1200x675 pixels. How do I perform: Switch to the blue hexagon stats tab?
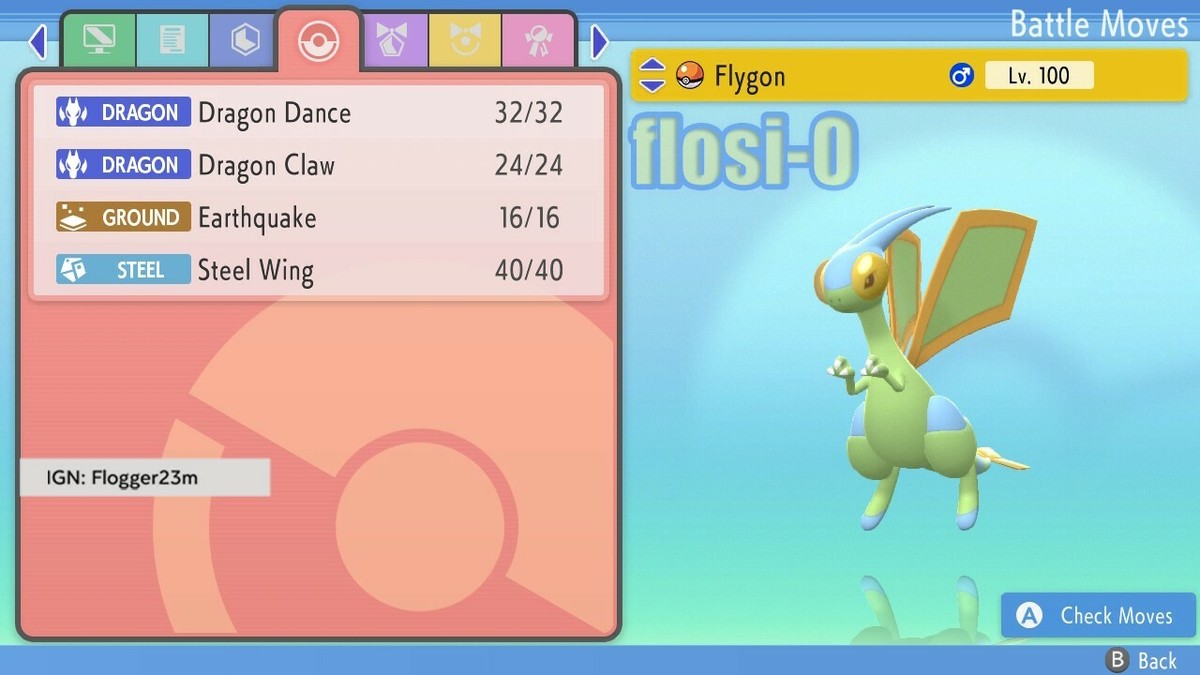click(x=245, y=41)
